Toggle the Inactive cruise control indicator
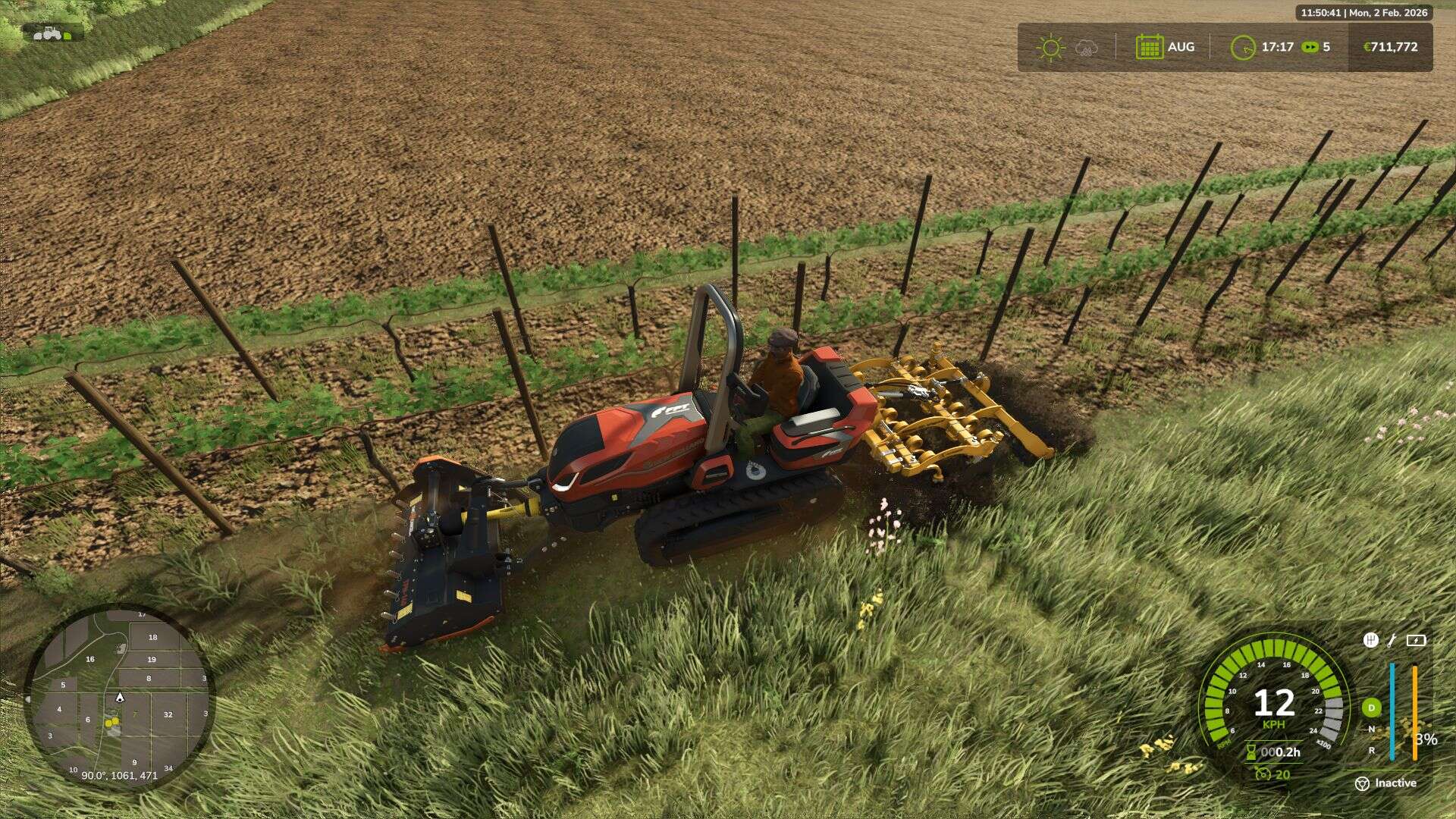Image resolution: width=1456 pixels, height=819 pixels. pos(1361,783)
